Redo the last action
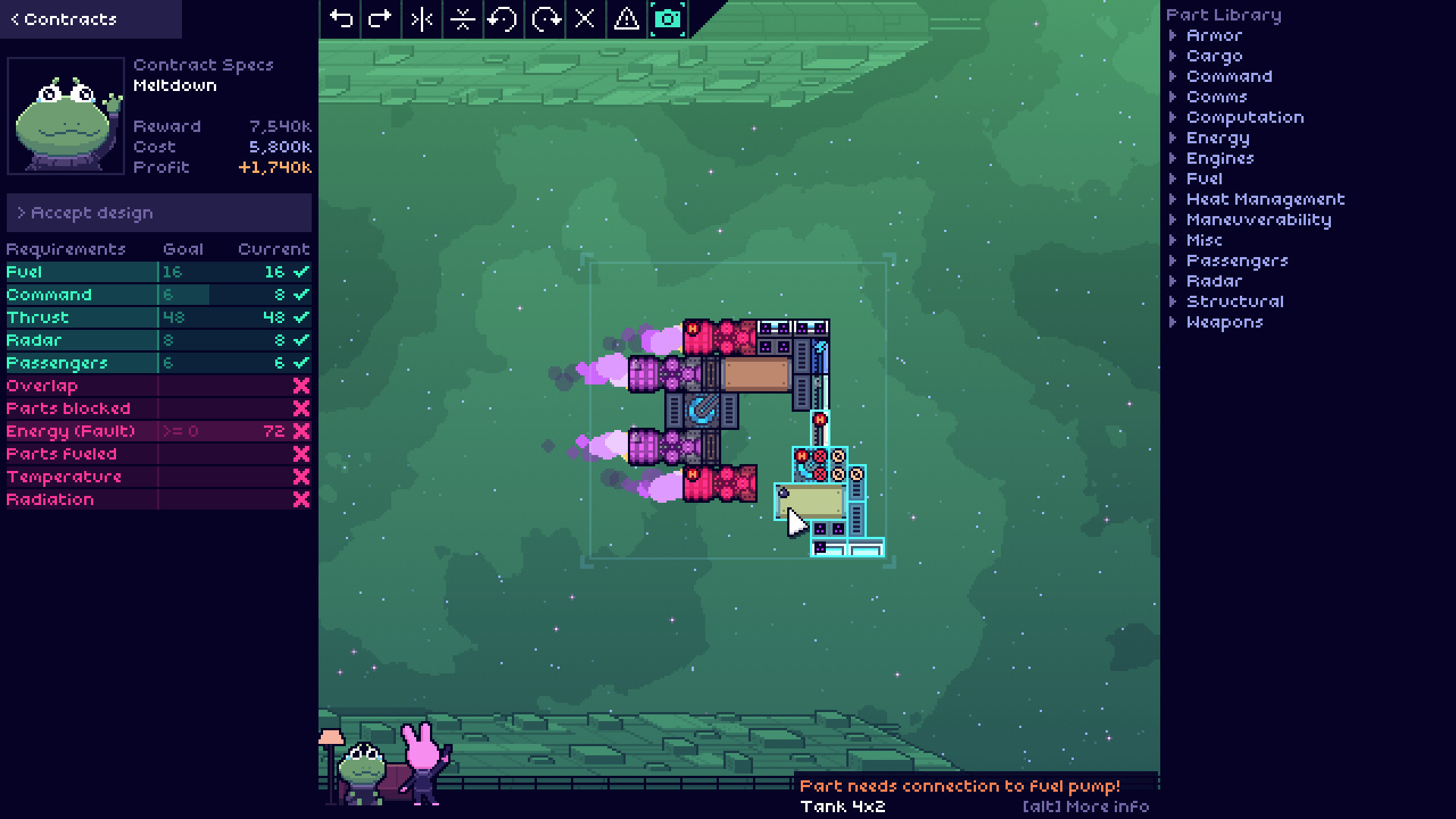The image size is (1456, 819). (x=380, y=19)
